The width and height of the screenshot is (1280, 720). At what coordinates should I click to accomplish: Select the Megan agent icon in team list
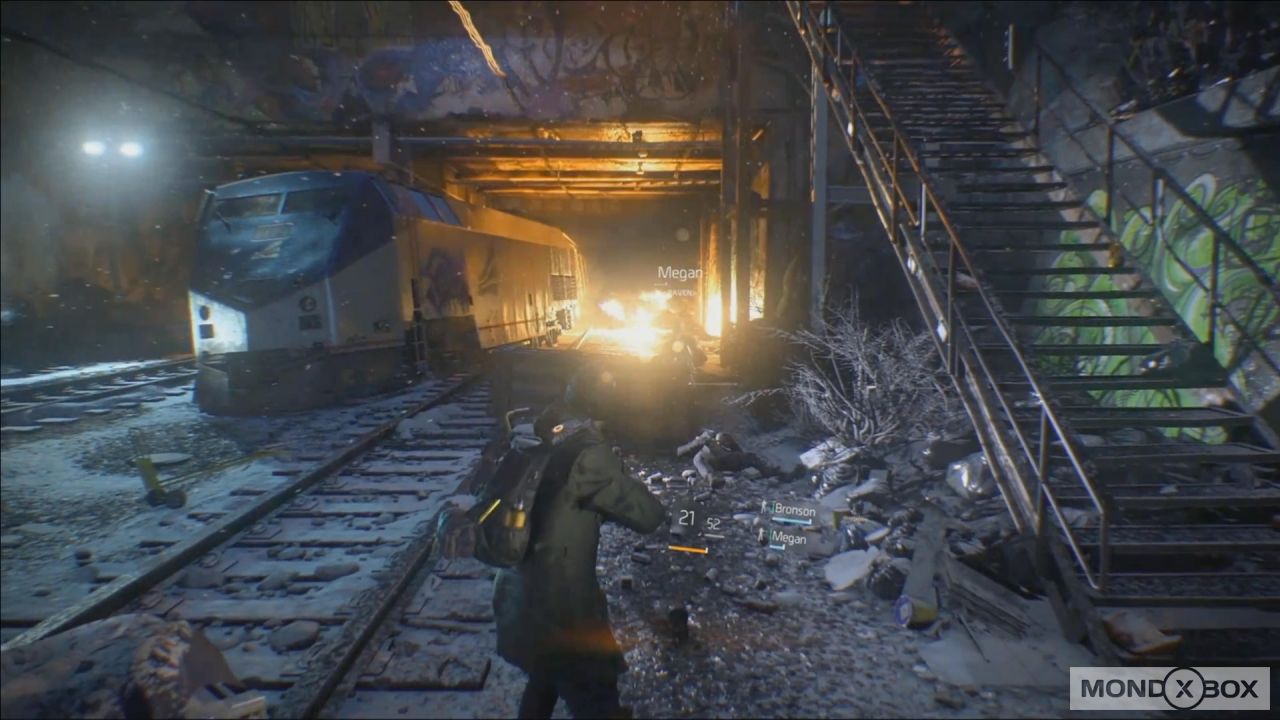(763, 535)
